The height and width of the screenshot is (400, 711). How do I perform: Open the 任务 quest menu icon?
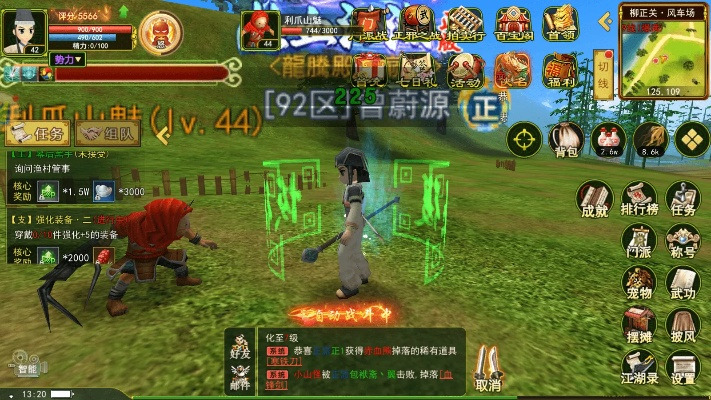[x=683, y=200]
